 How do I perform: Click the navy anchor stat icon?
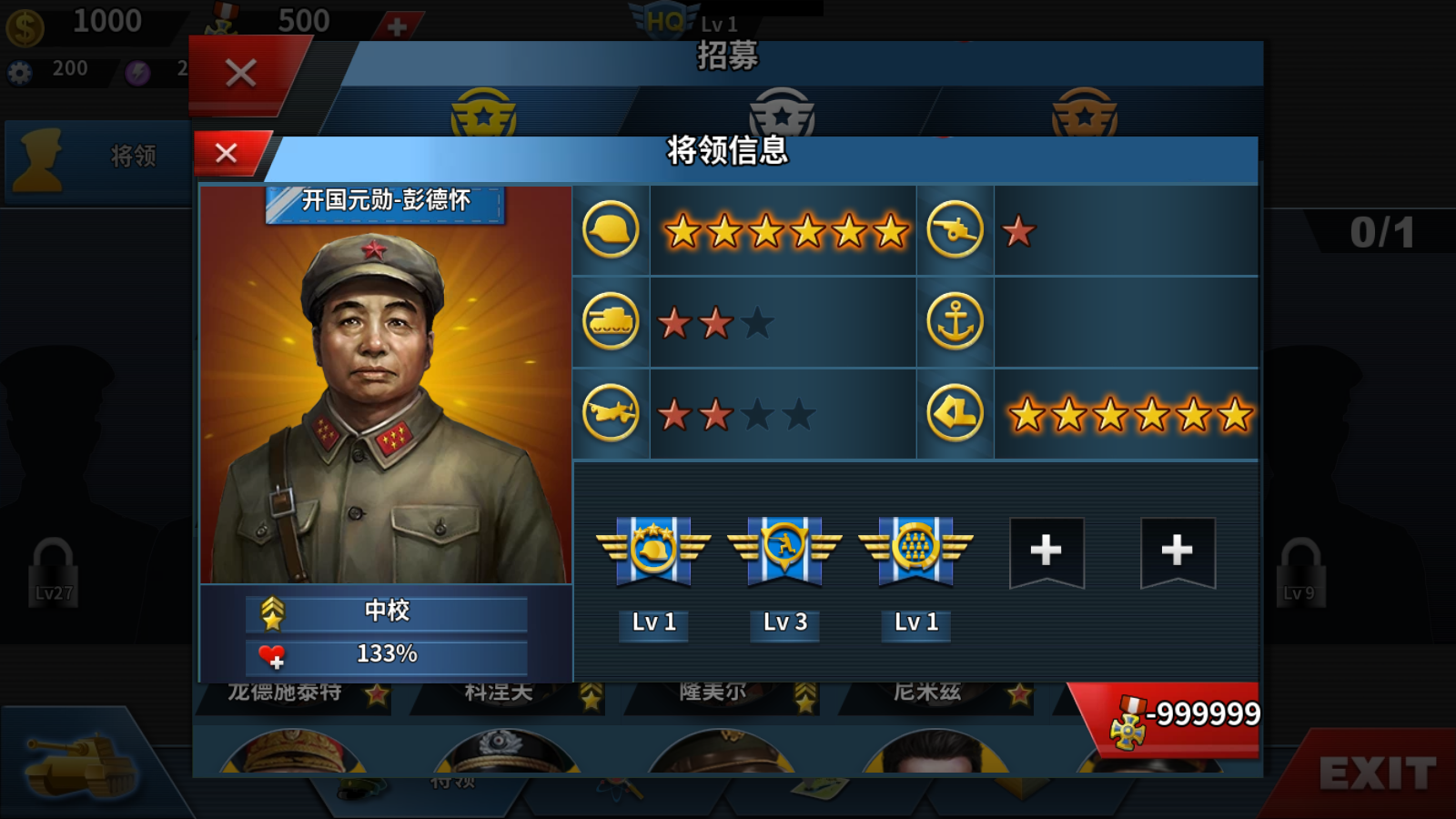[955, 320]
